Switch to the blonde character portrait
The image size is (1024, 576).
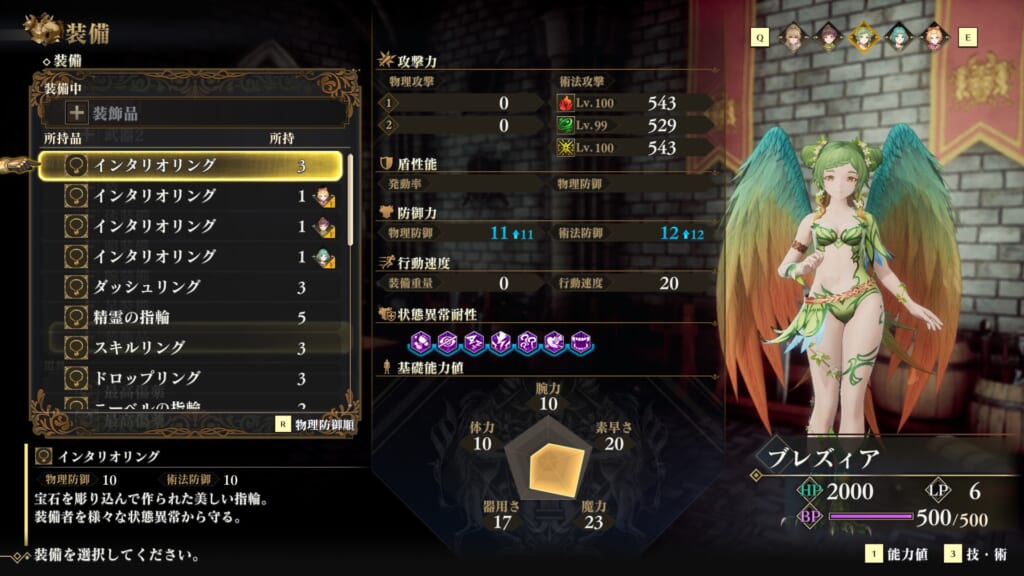tap(792, 37)
